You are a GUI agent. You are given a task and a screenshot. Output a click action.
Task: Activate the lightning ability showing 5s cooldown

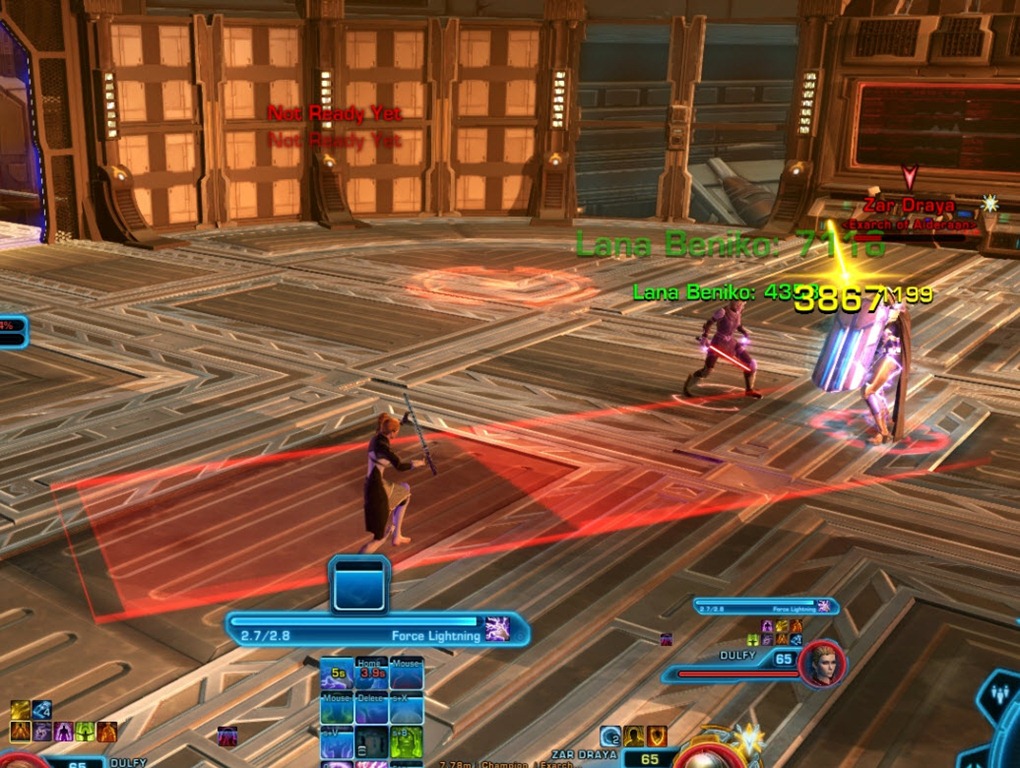pyautogui.click(x=337, y=674)
